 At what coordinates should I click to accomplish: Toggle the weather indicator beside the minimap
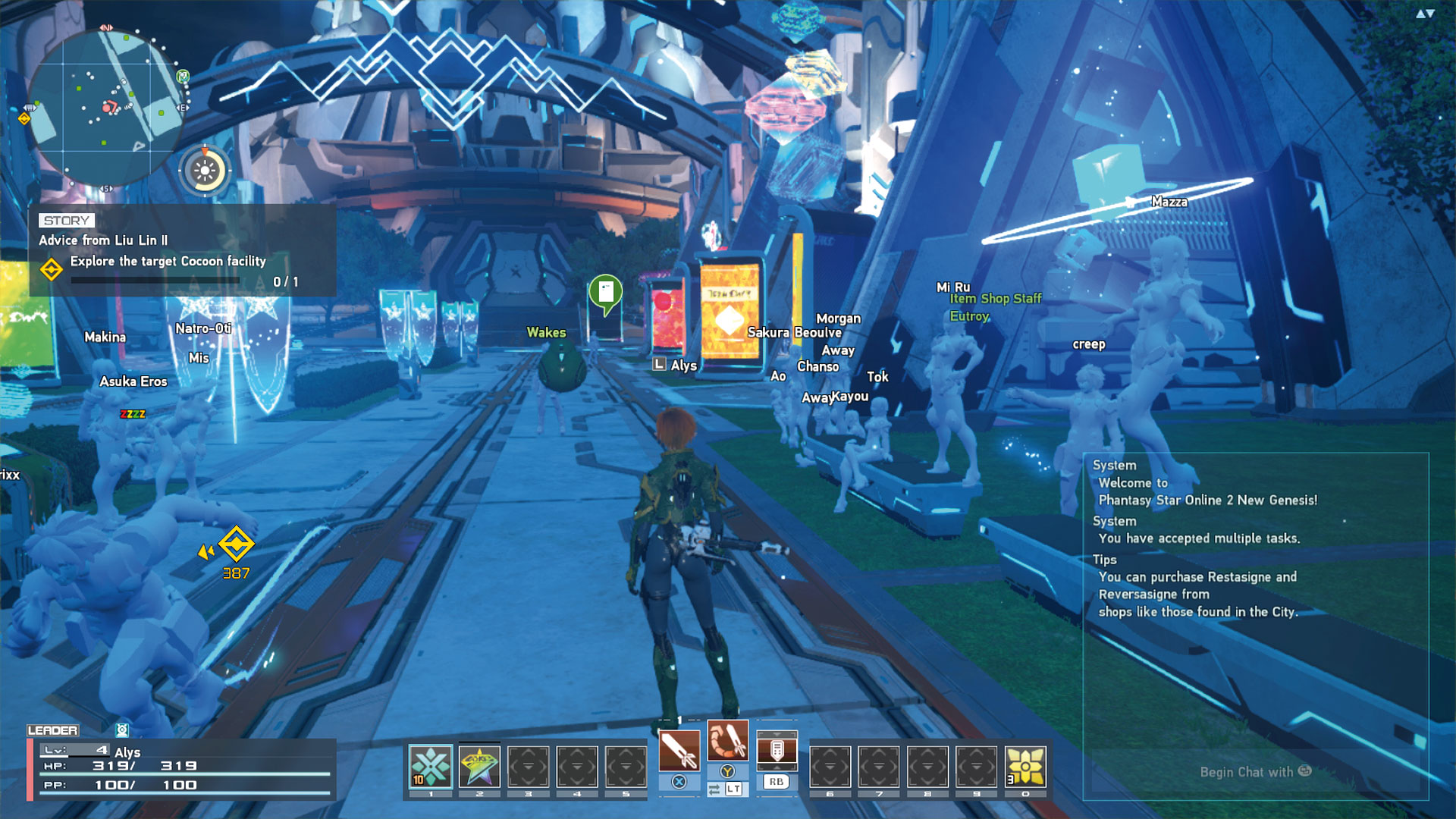click(x=203, y=170)
